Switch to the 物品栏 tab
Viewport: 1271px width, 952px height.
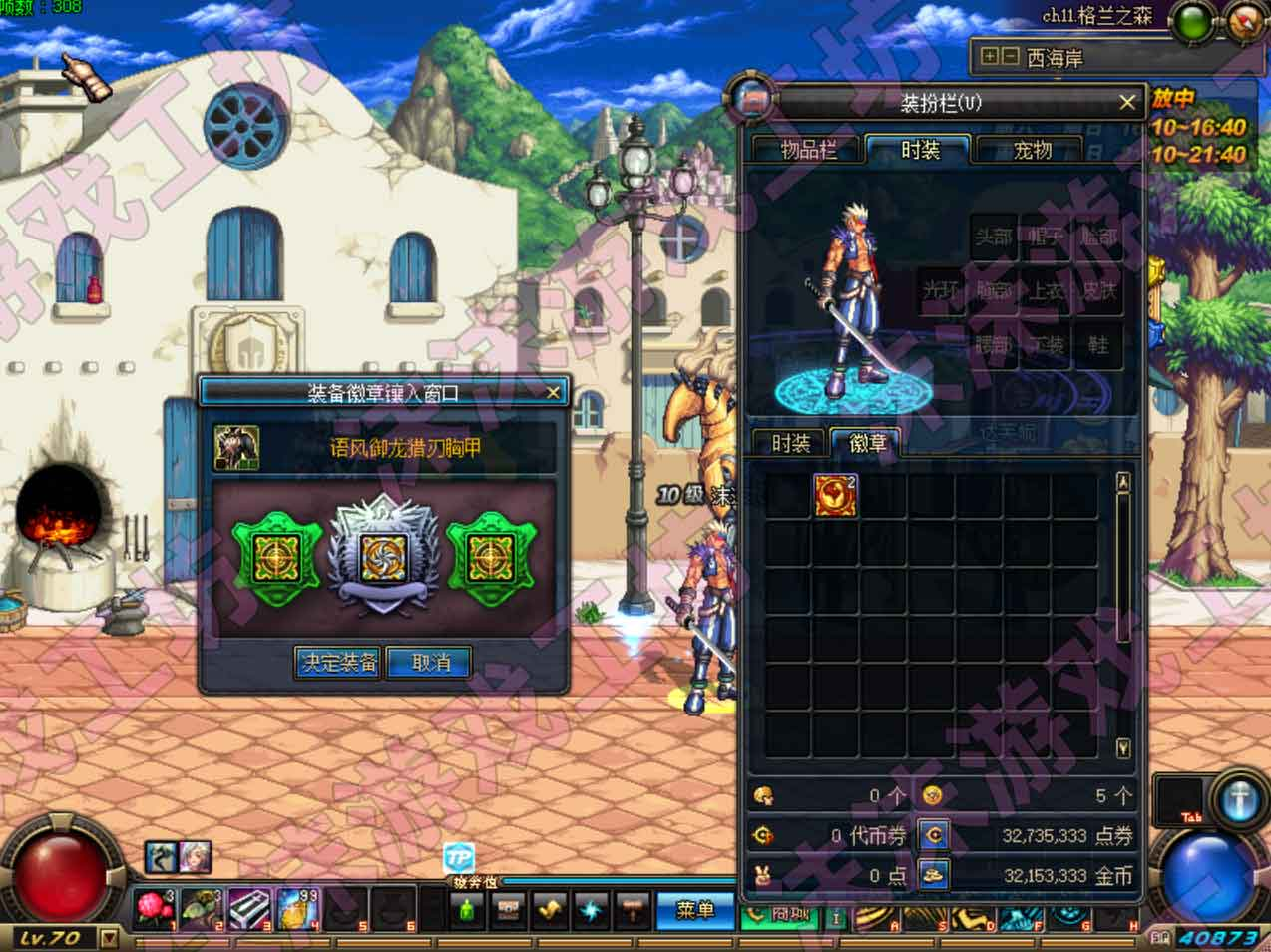click(x=808, y=150)
